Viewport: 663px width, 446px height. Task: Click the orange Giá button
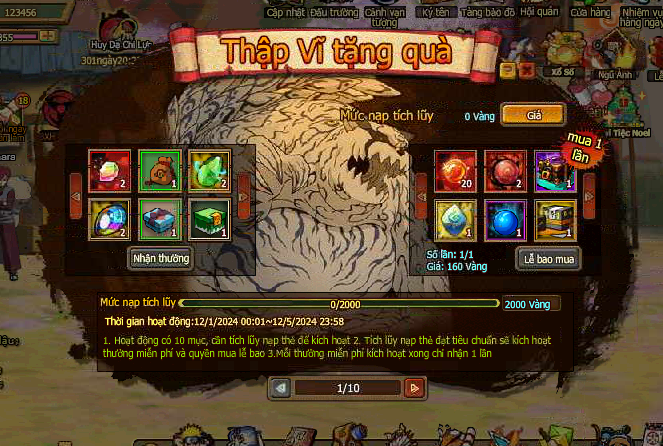(x=533, y=115)
